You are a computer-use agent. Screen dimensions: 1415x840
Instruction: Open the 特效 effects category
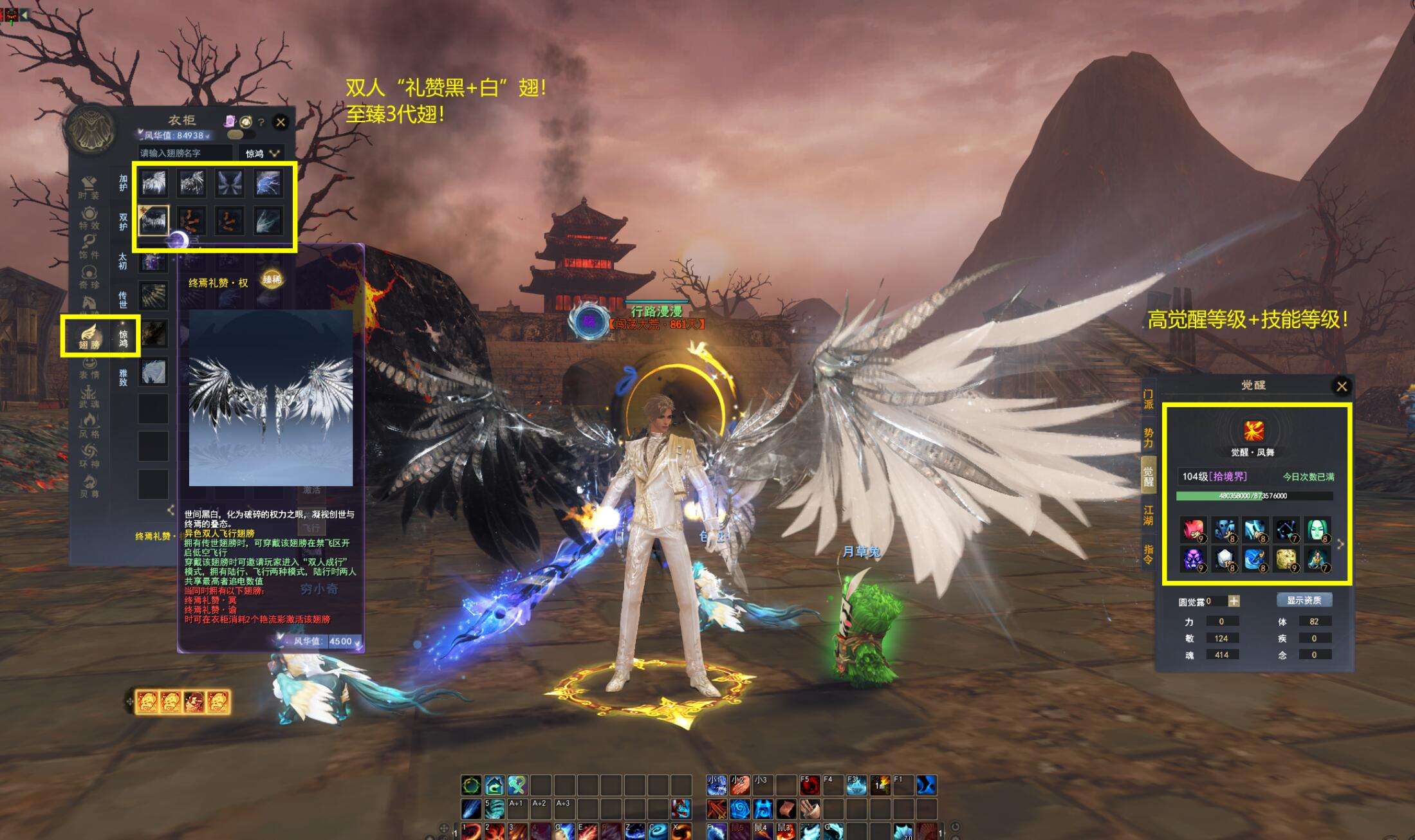[x=89, y=218]
